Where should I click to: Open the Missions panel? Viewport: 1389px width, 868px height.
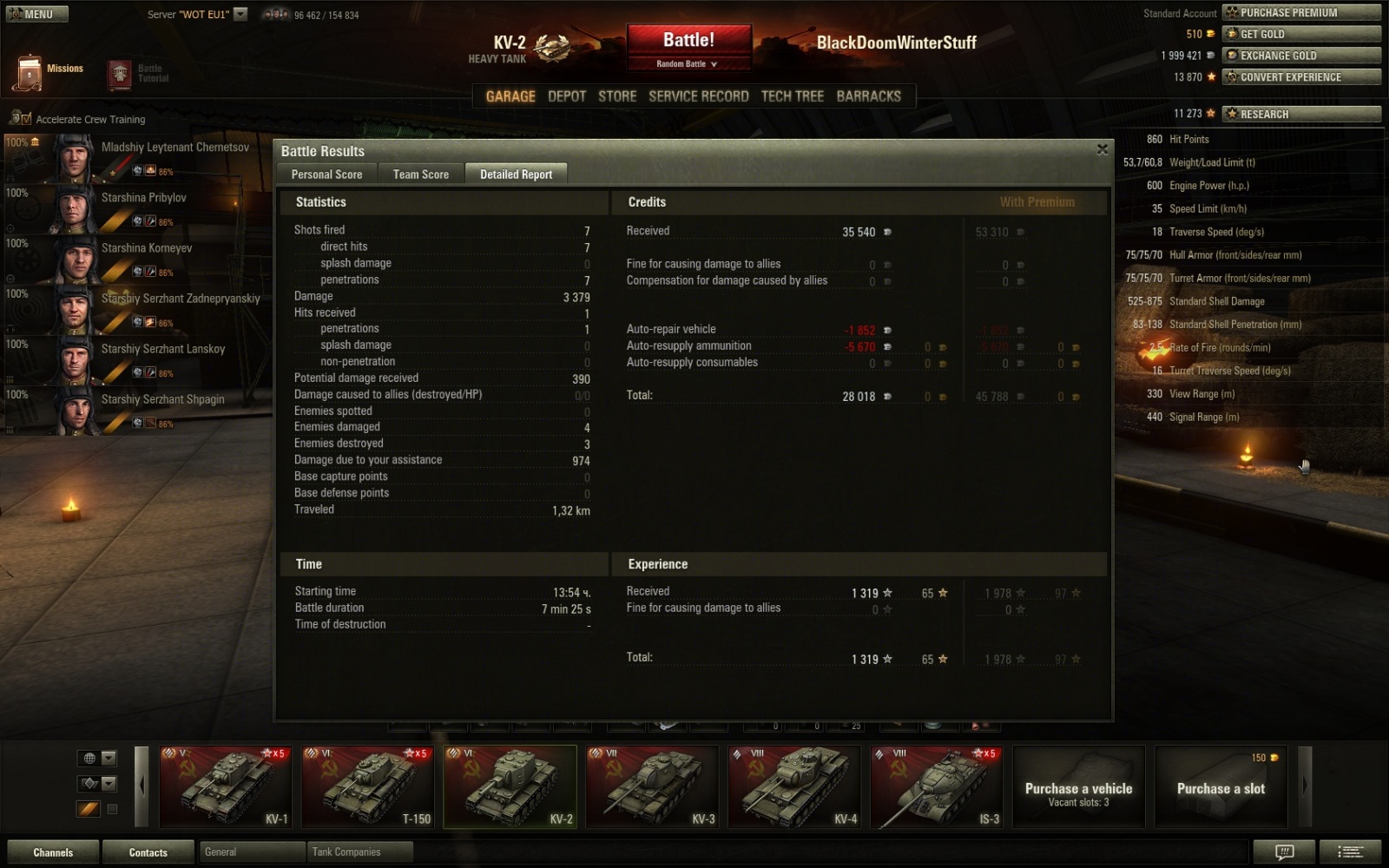tap(49, 71)
